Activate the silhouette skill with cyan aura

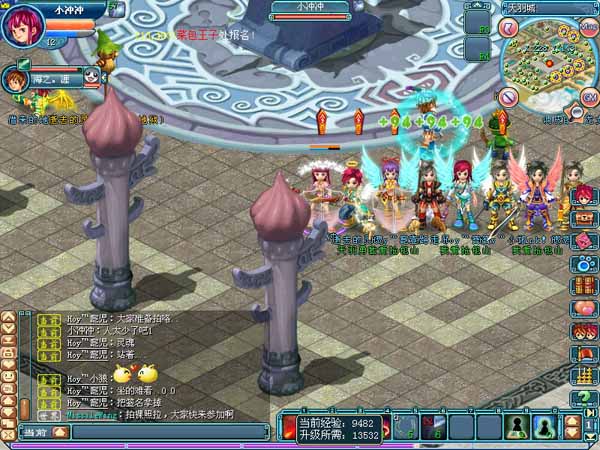546,427
